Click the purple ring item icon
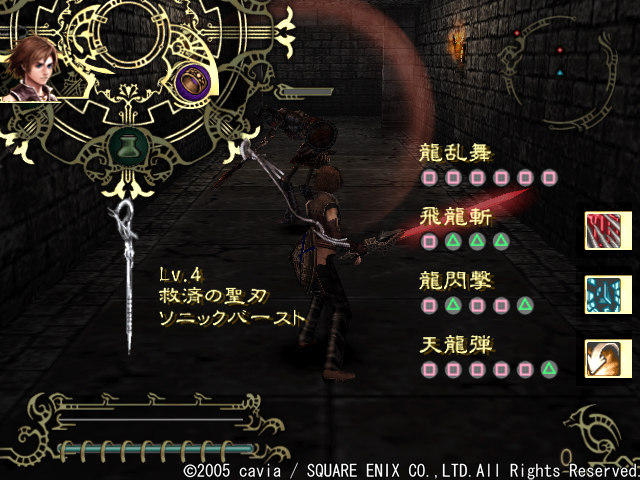This screenshot has width=640, height=480. [x=190, y=79]
